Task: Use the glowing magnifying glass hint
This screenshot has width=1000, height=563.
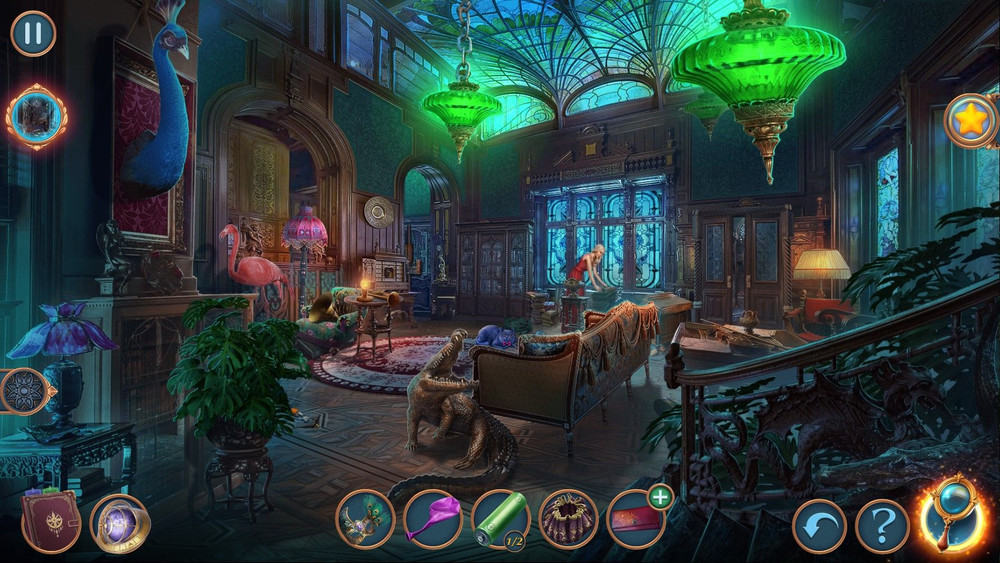Action: [951, 515]
